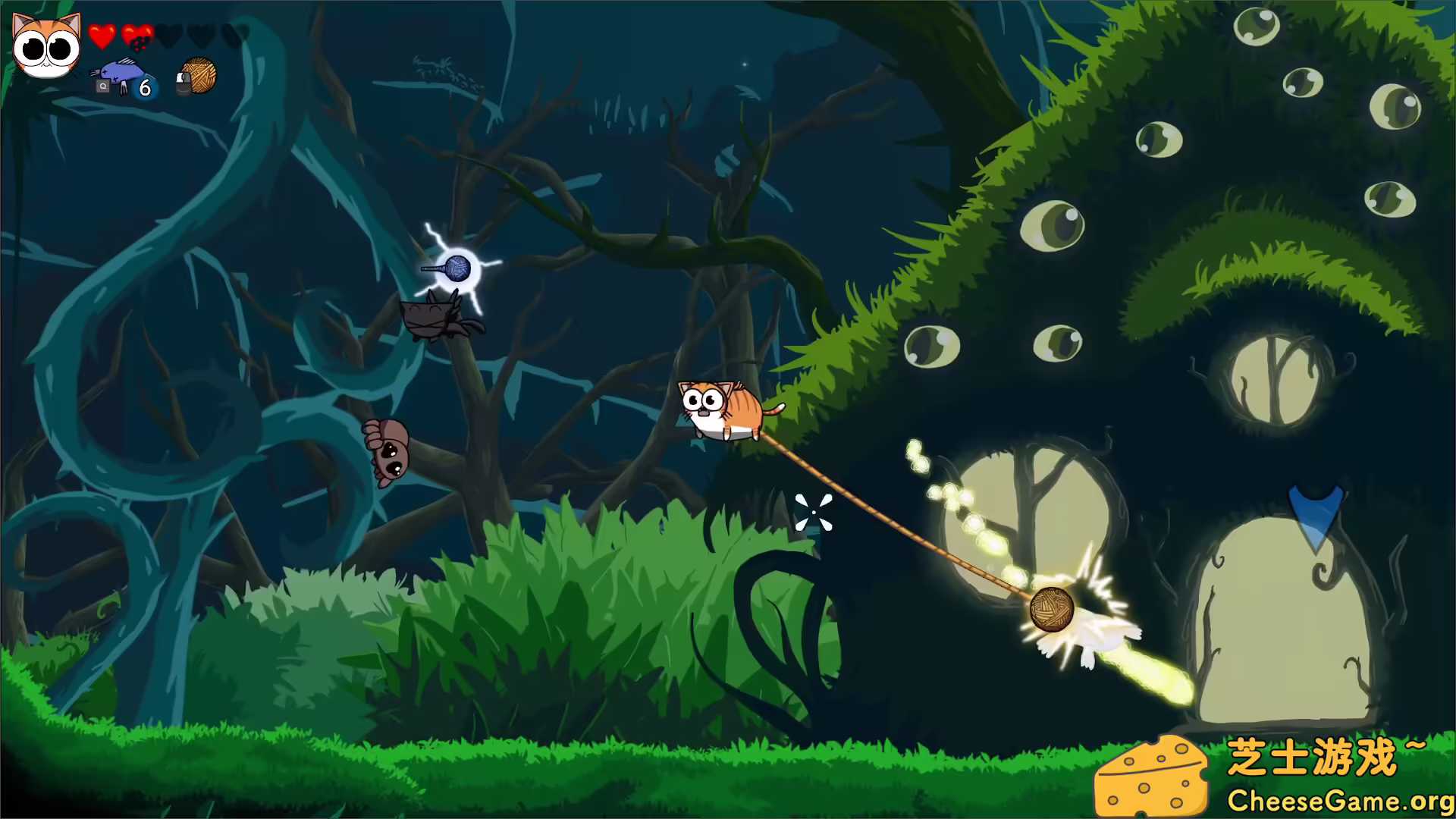Click the Q keybind badge under the fish
This screenshot has height=819, width=1456.
[x=103, y=86]
